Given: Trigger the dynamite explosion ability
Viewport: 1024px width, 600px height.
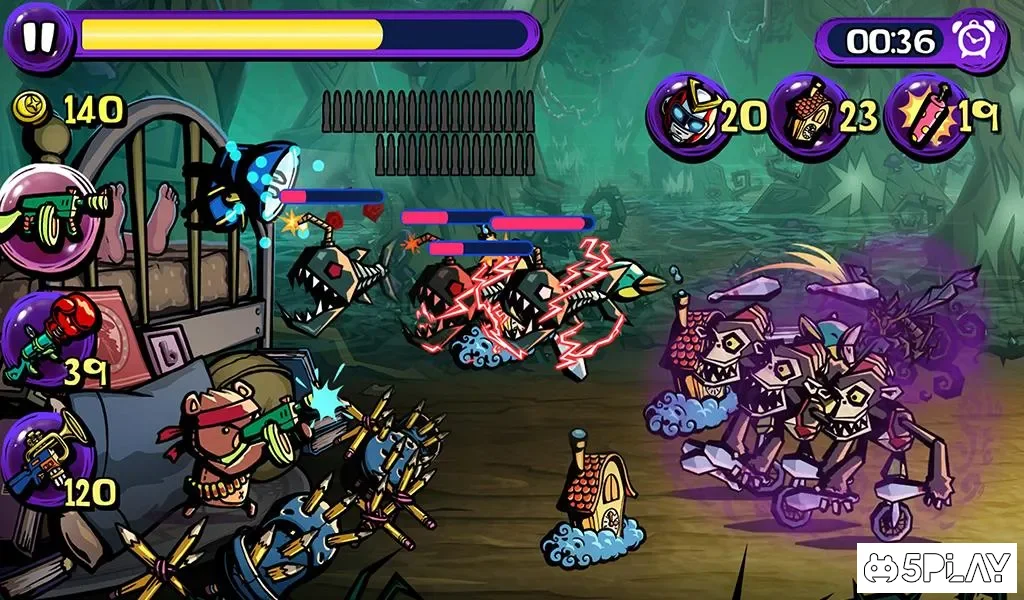Looking at the screenshot, I should click(x=926, y=116).
